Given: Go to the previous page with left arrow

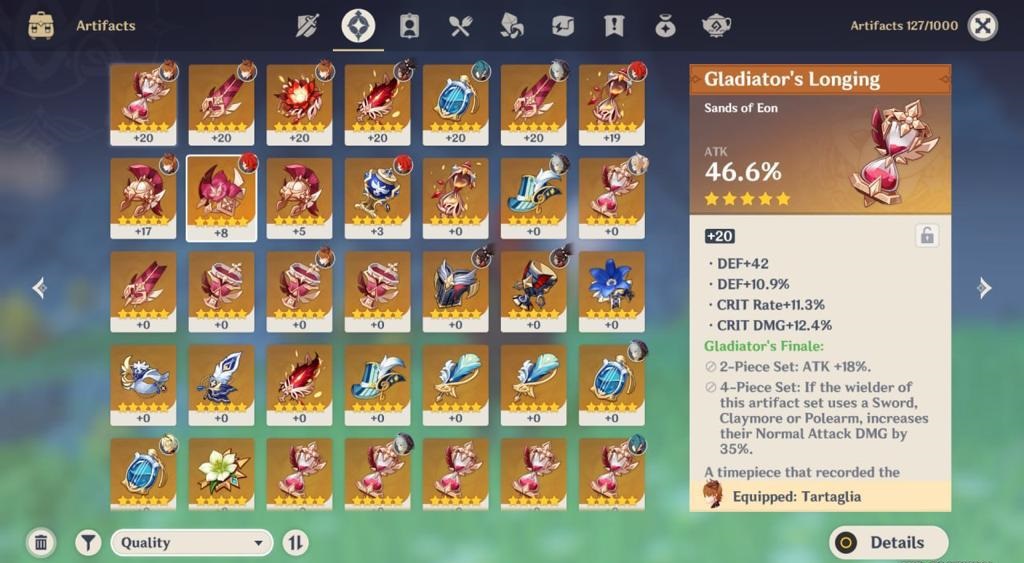Looking at the screenshot, I should (x=40, y=288).
